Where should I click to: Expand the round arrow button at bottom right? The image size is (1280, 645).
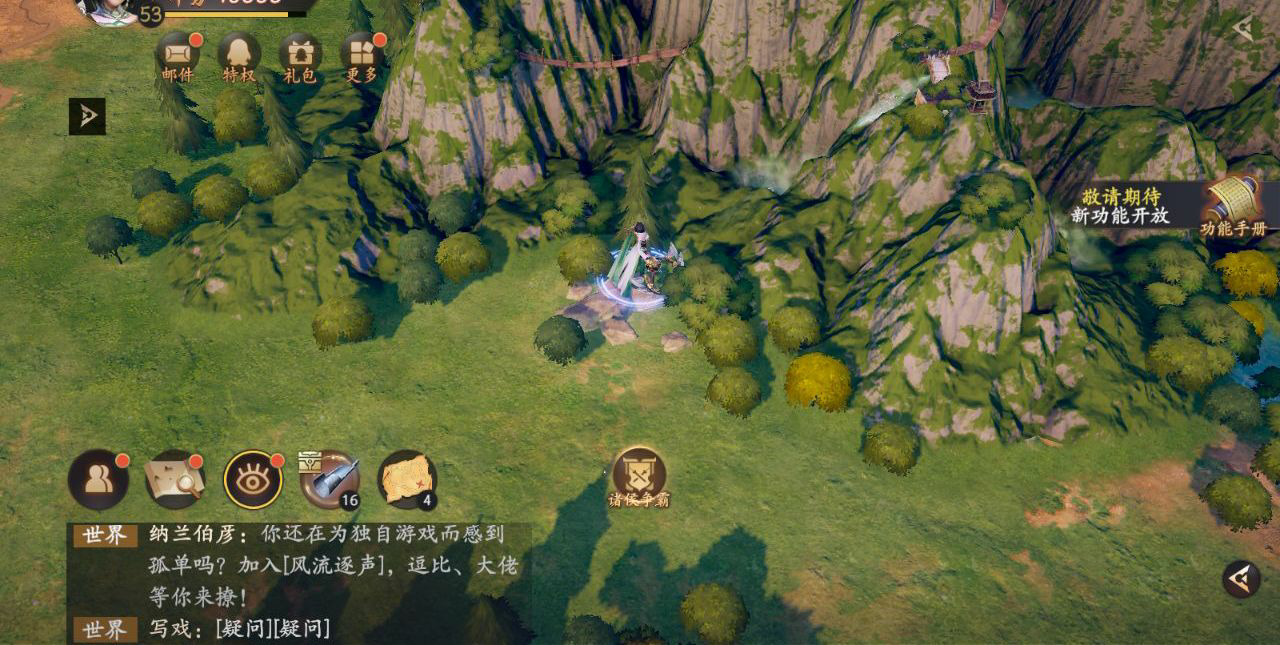coord(1241,579)
